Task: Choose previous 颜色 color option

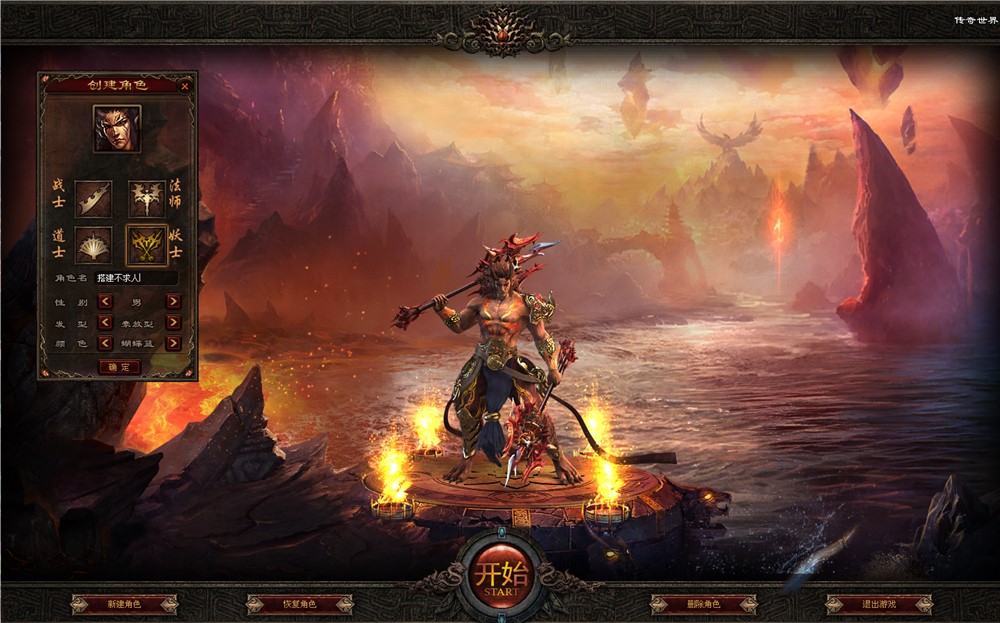Action: pos(104,343)
